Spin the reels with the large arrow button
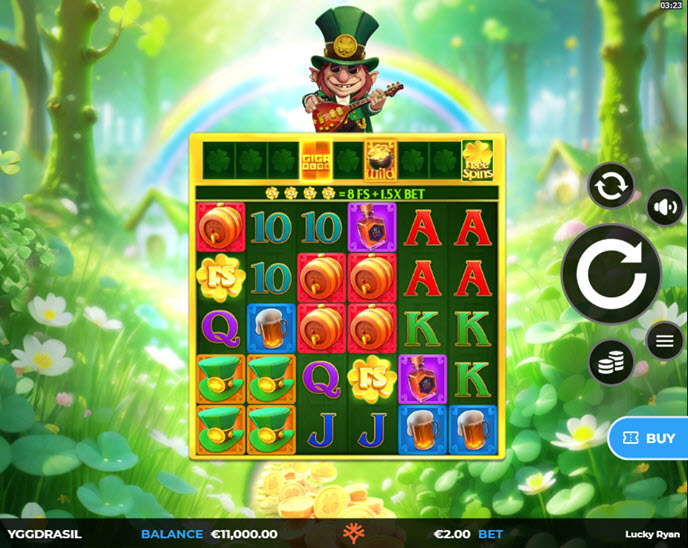The image size is (688, 548). click(610, 273)
